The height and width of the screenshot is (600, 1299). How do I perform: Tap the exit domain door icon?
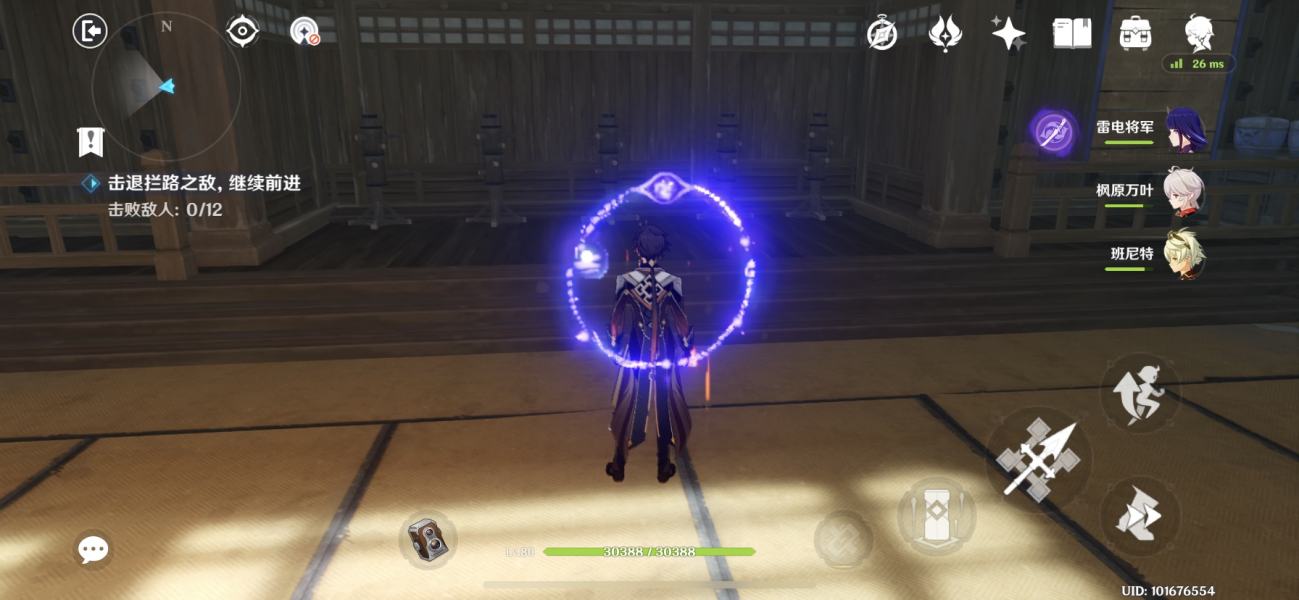(x=90, y=31)
